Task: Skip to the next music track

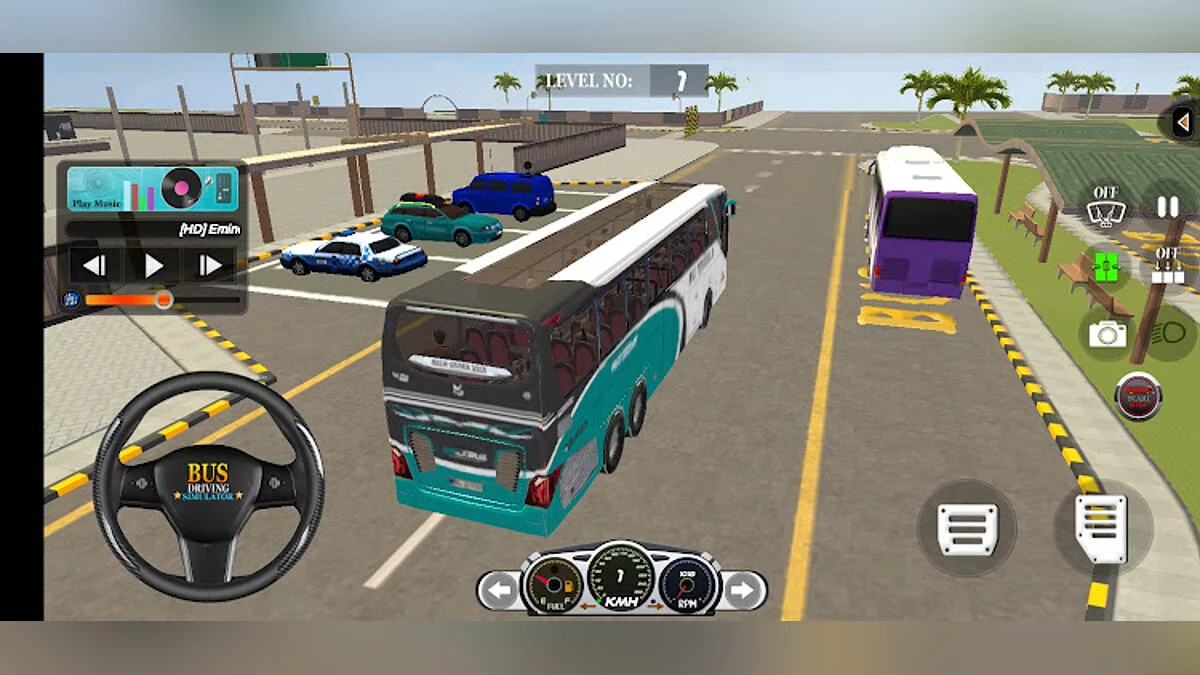Action: [211, 265]
